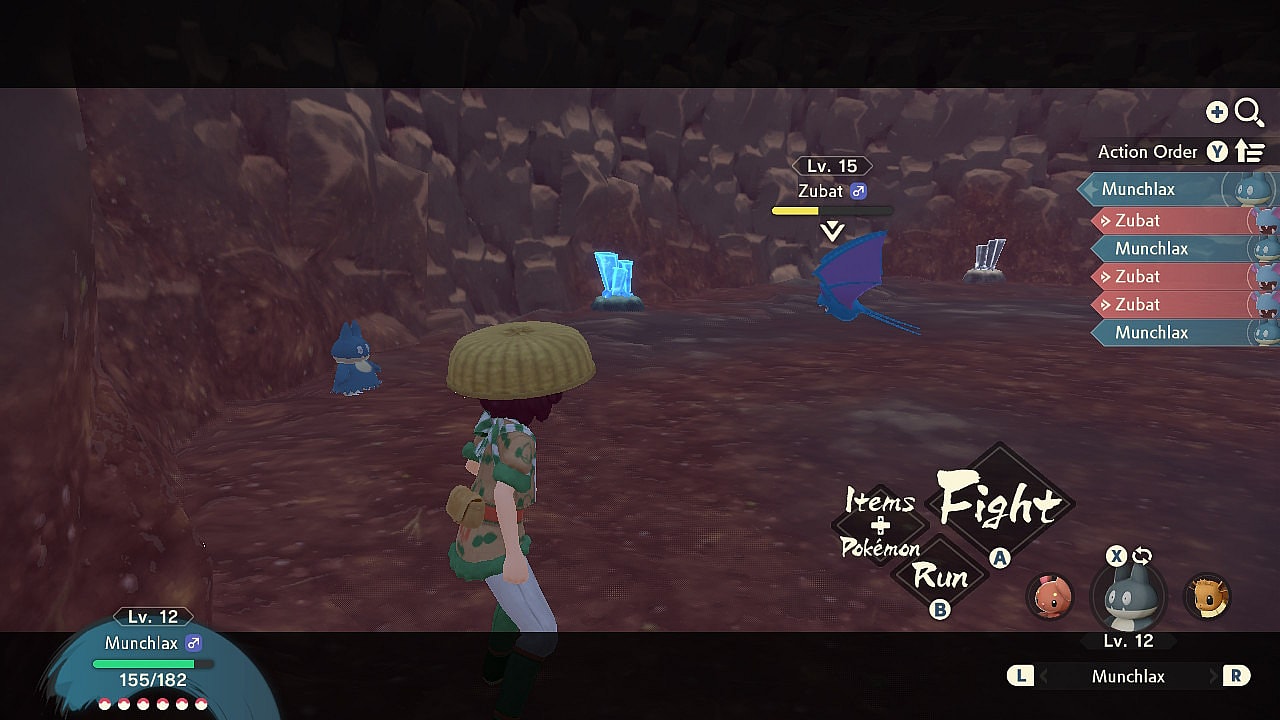Click the magnifying glass zoom icon
The height and width of the screenshot is (720, 1280).
1249,112
